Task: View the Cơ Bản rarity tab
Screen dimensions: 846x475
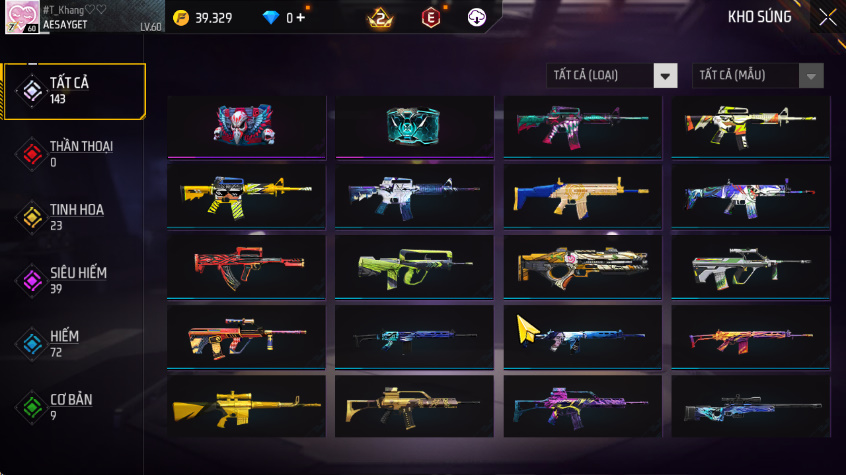Action: [74, 406]
